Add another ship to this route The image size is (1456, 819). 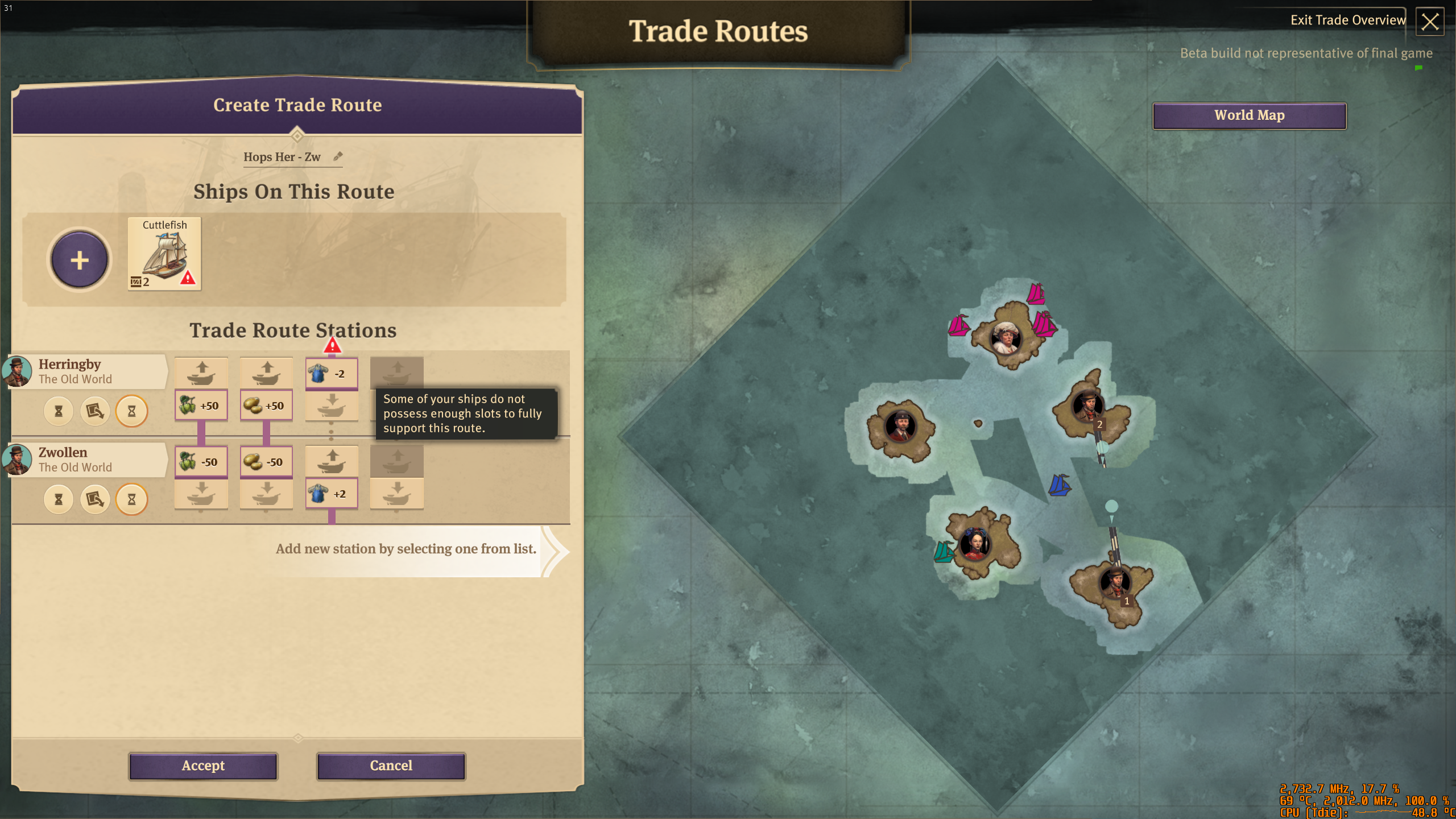point(79,260)
